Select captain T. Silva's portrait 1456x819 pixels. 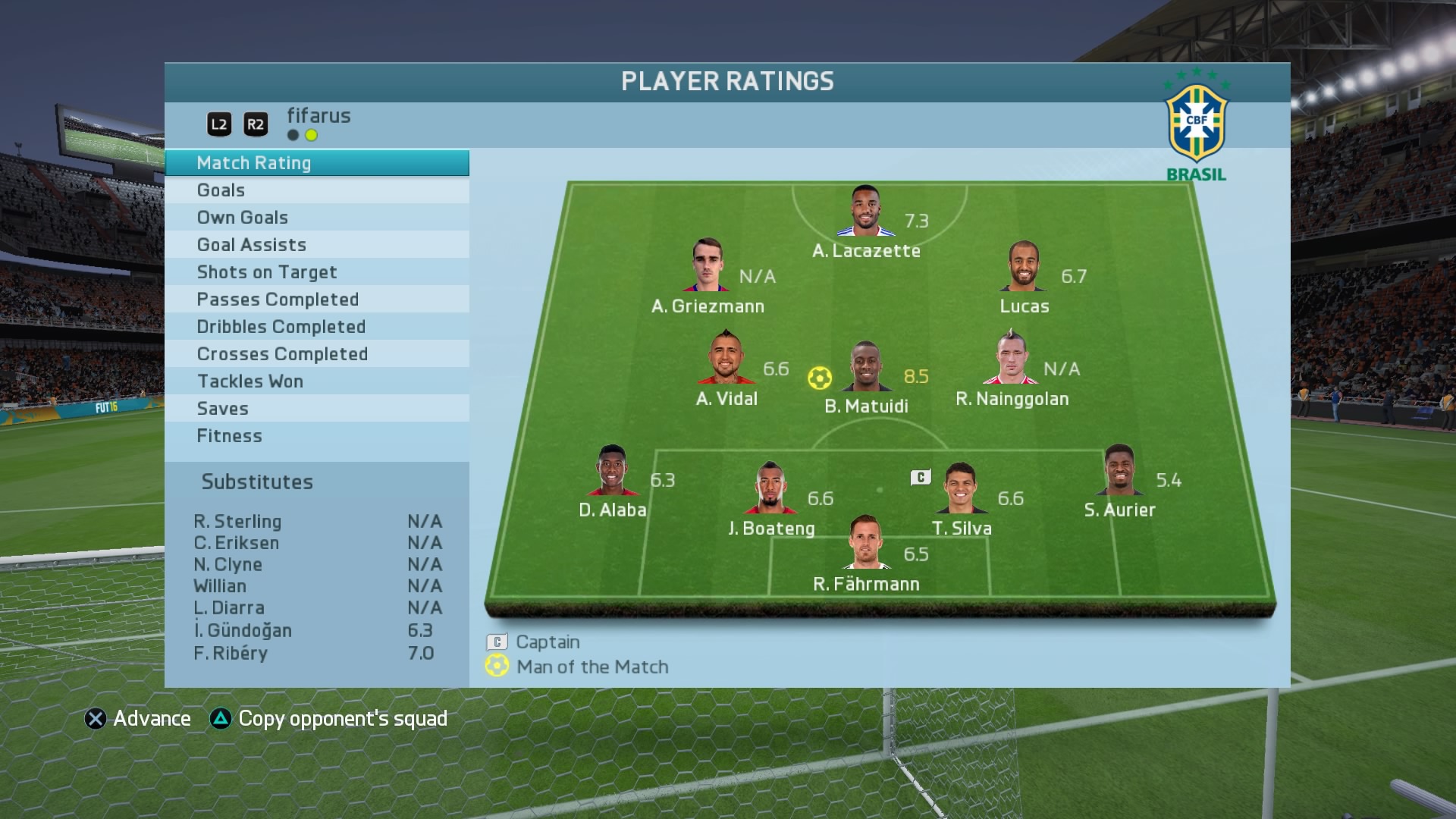[960, 488]
